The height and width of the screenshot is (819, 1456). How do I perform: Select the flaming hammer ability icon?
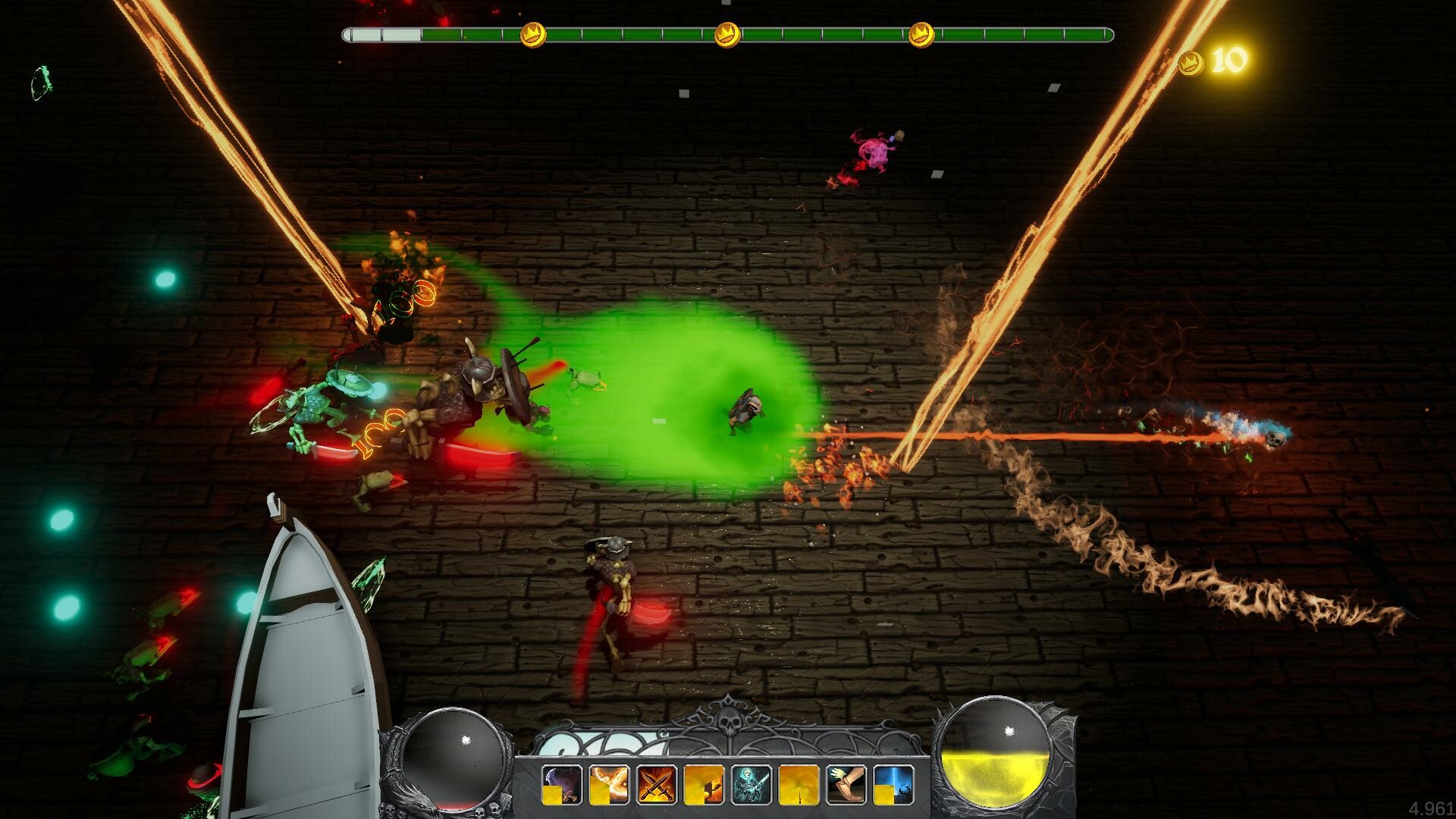[x=704, y=783]
